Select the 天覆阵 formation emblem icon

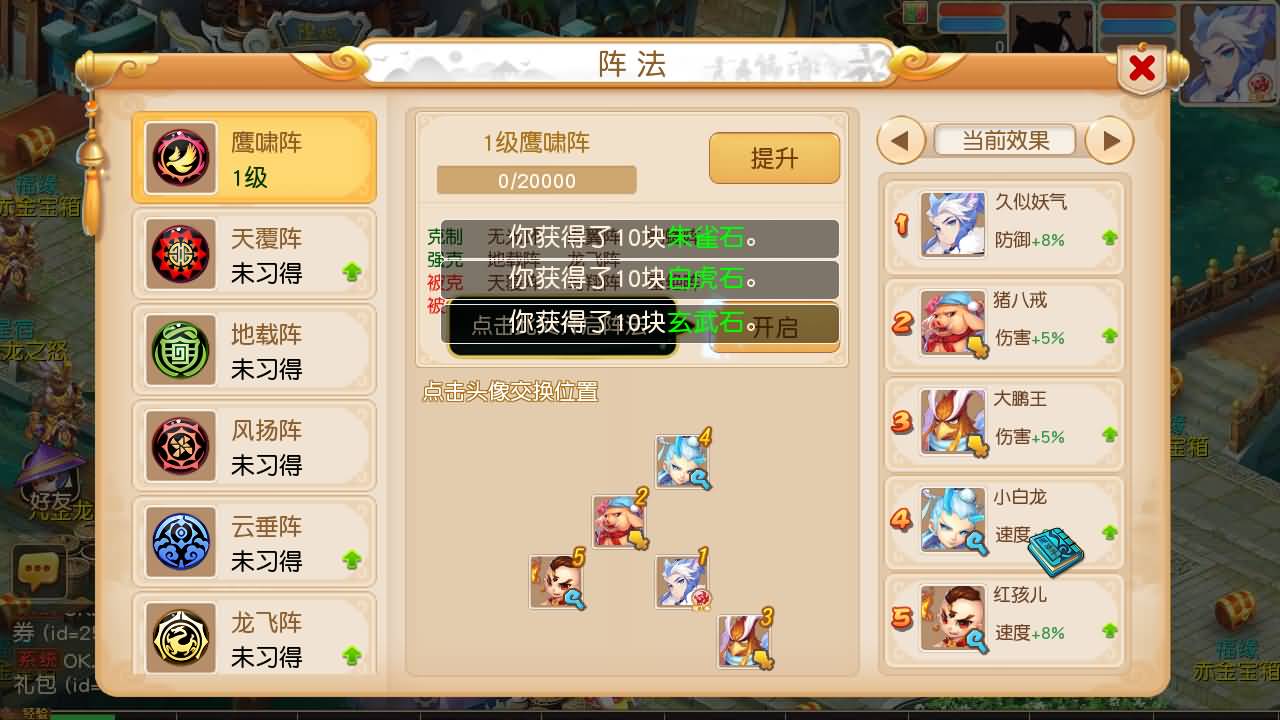pyautogui.click(x=180, y=254)
